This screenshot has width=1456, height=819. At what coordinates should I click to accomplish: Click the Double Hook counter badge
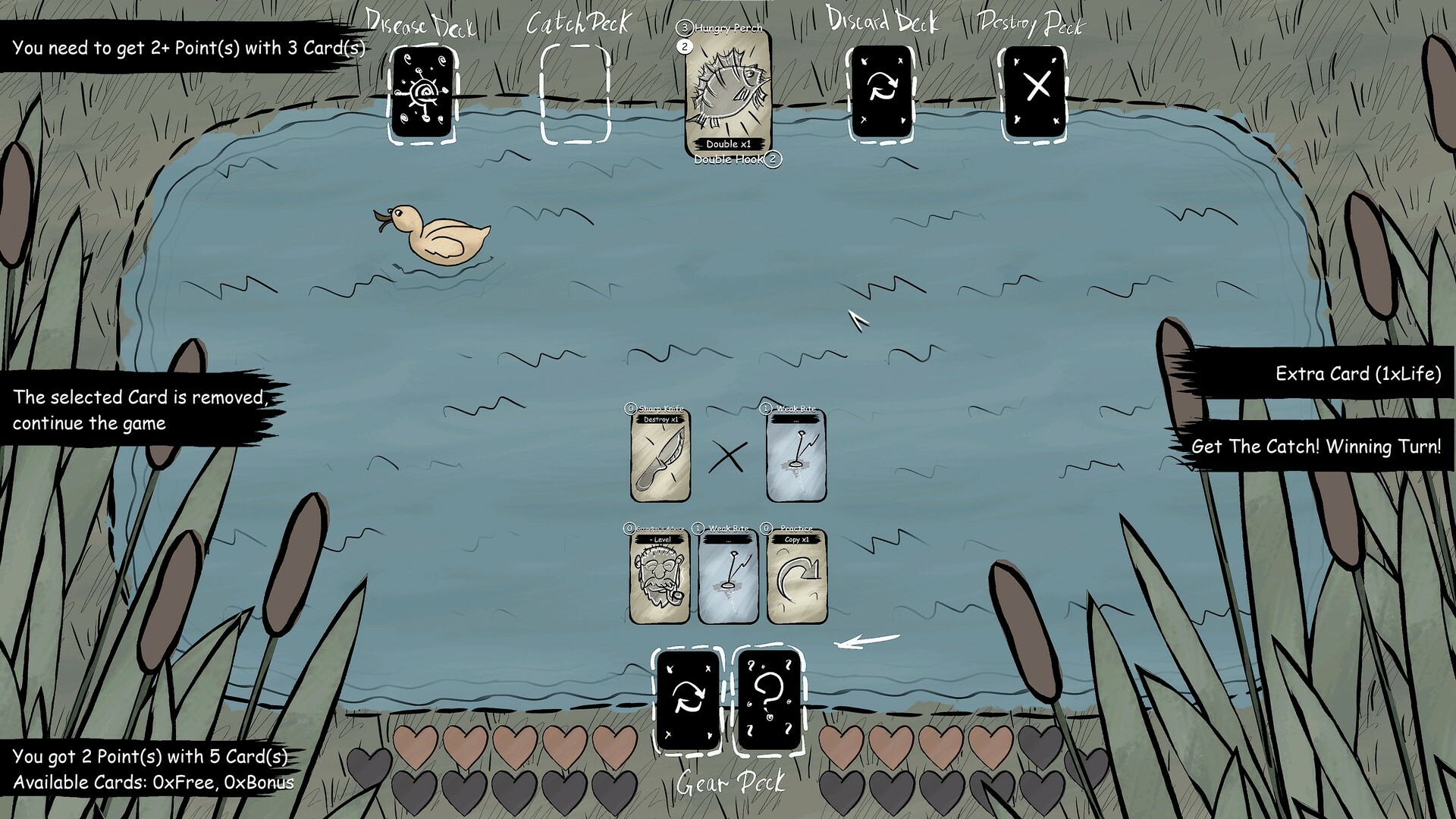[772, 160]
